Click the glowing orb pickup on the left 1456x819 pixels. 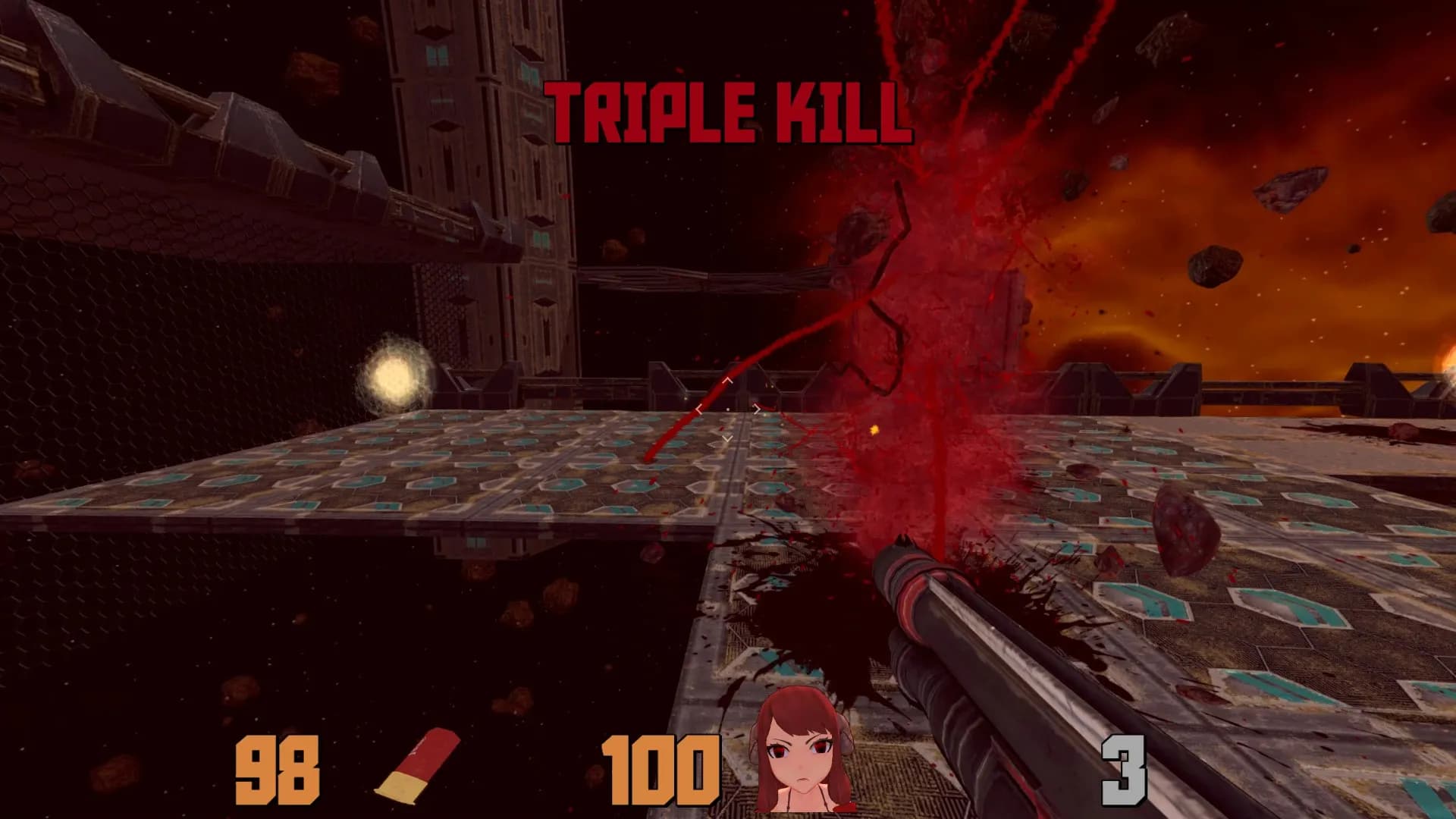(397, 372)
